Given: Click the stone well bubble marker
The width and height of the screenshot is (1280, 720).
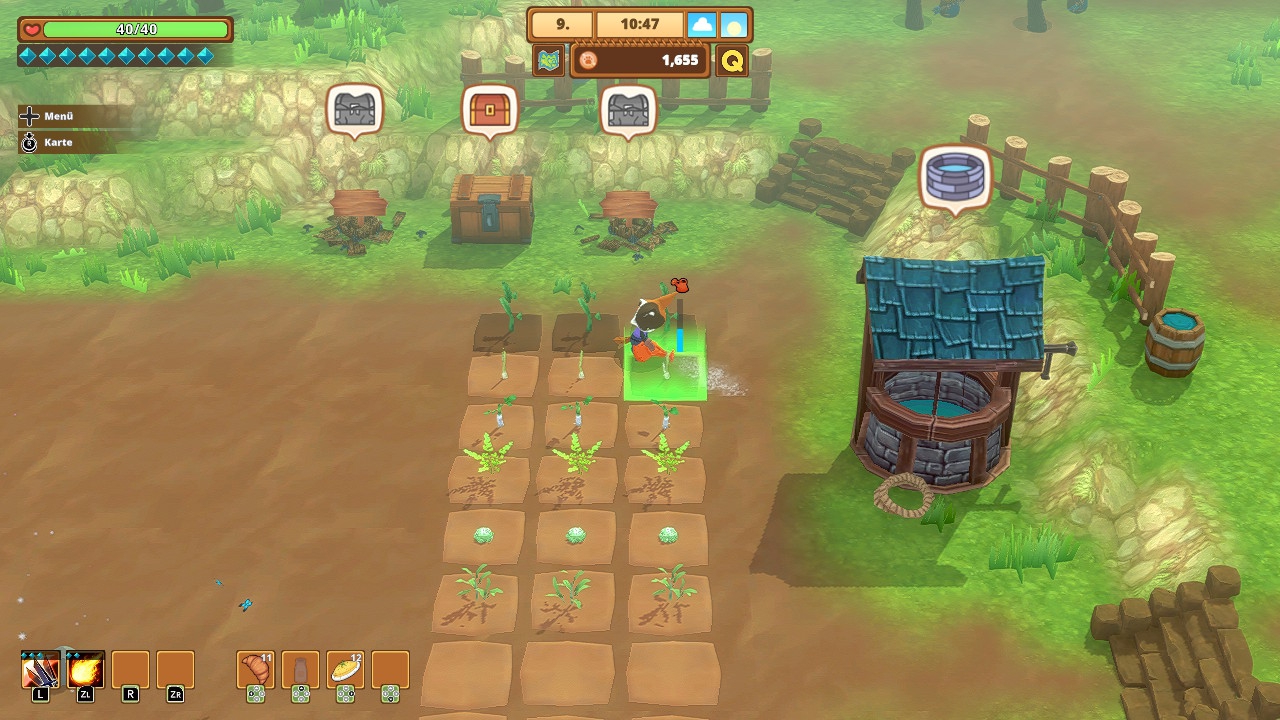Looking at the screenshot, I should 955,176.
